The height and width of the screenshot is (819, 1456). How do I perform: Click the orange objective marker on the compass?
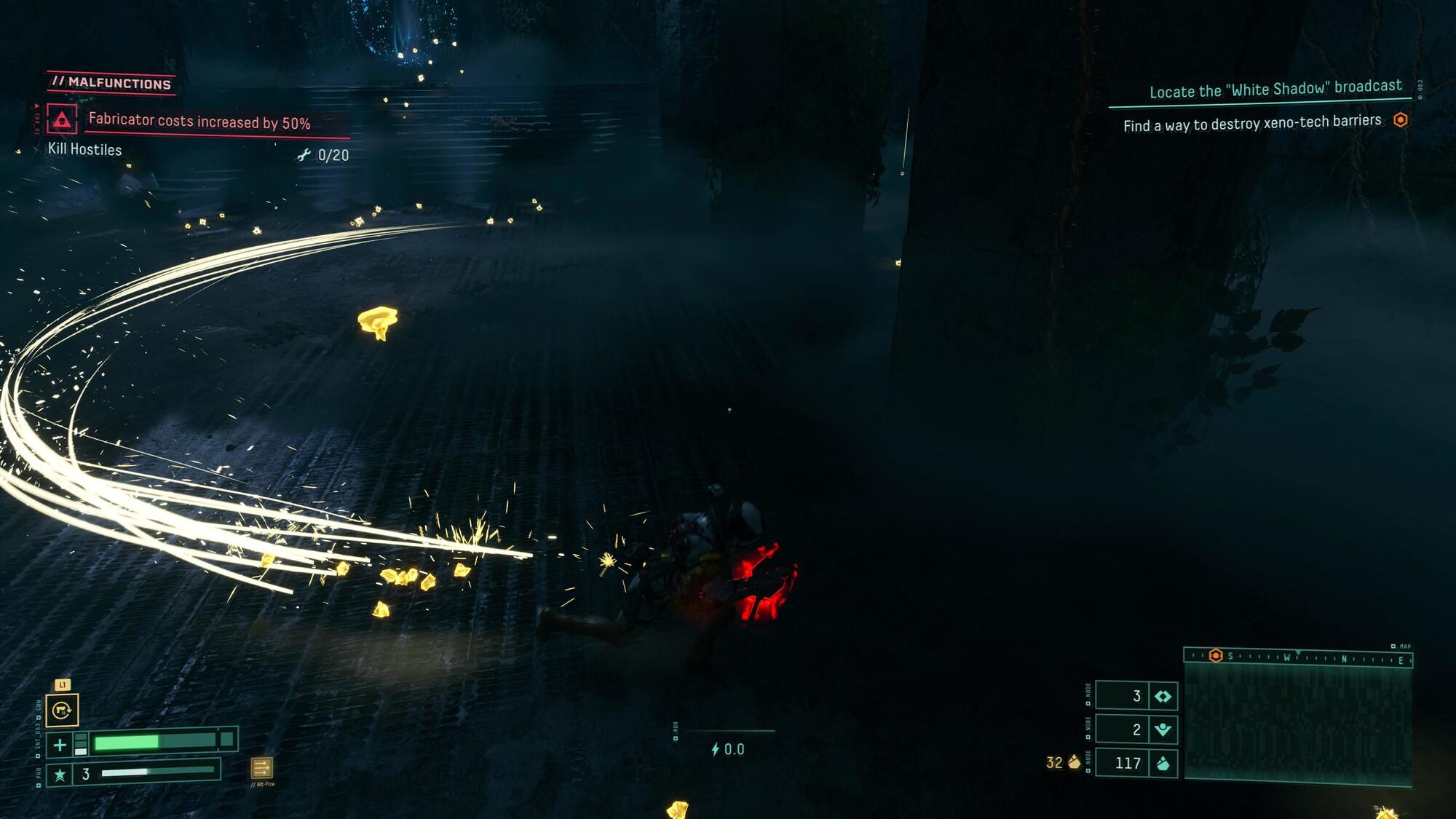click(x=1215, y=656)
